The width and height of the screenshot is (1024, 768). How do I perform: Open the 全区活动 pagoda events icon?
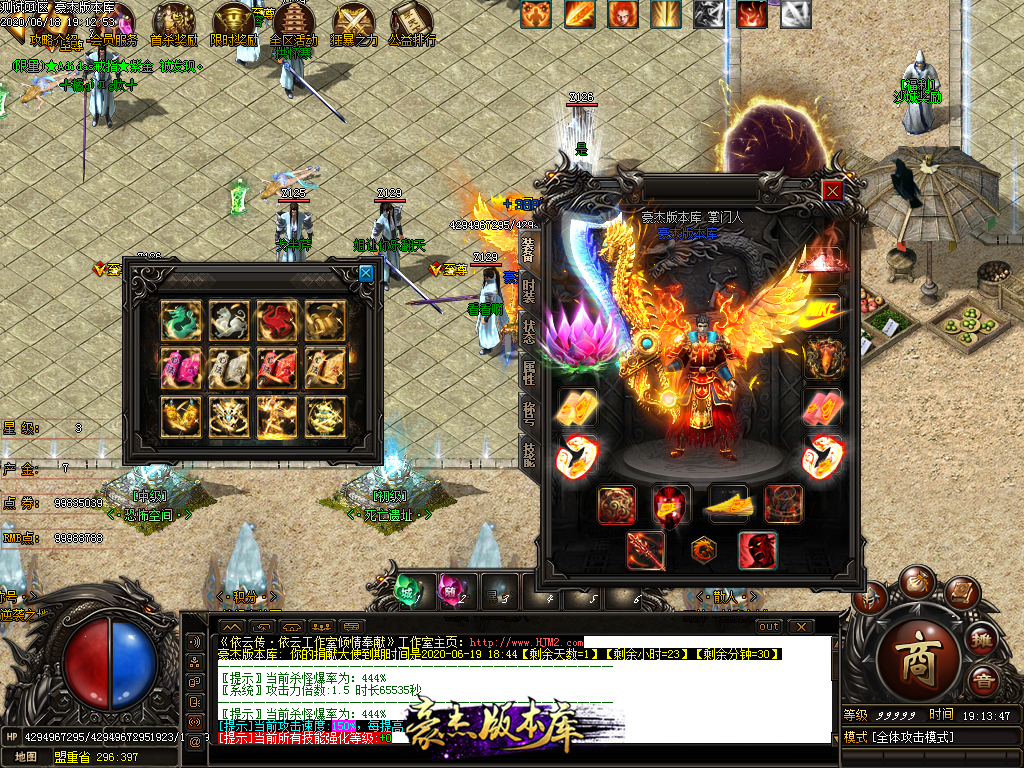pos(293,21)
